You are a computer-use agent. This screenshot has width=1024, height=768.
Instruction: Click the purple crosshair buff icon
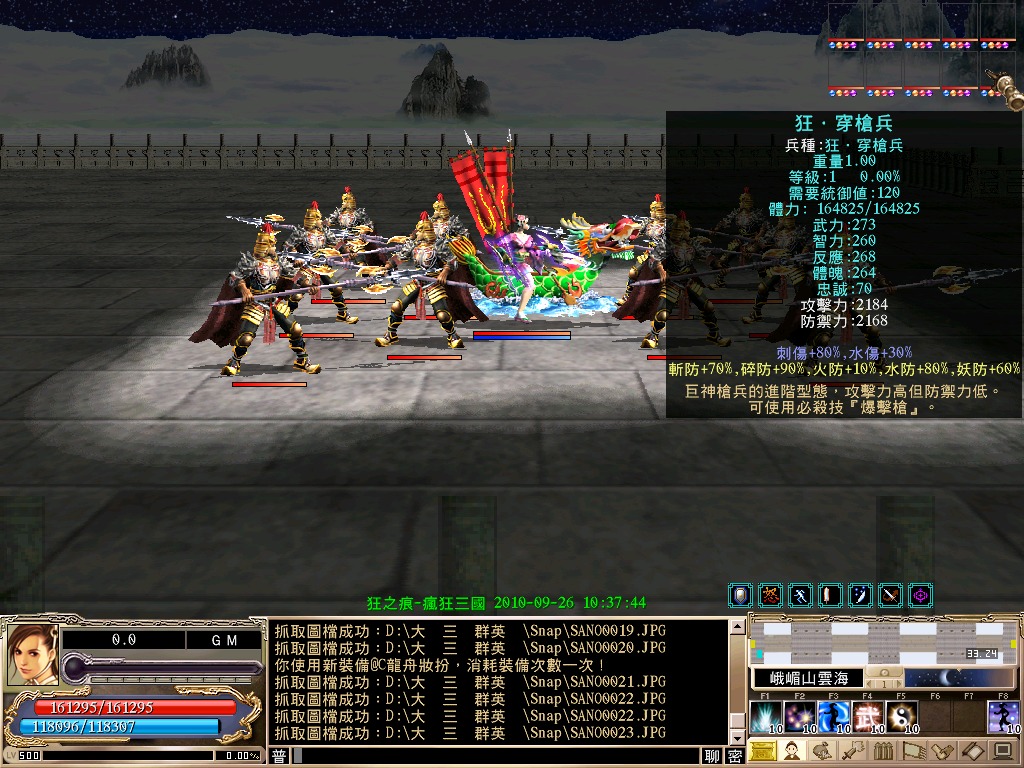920,596
